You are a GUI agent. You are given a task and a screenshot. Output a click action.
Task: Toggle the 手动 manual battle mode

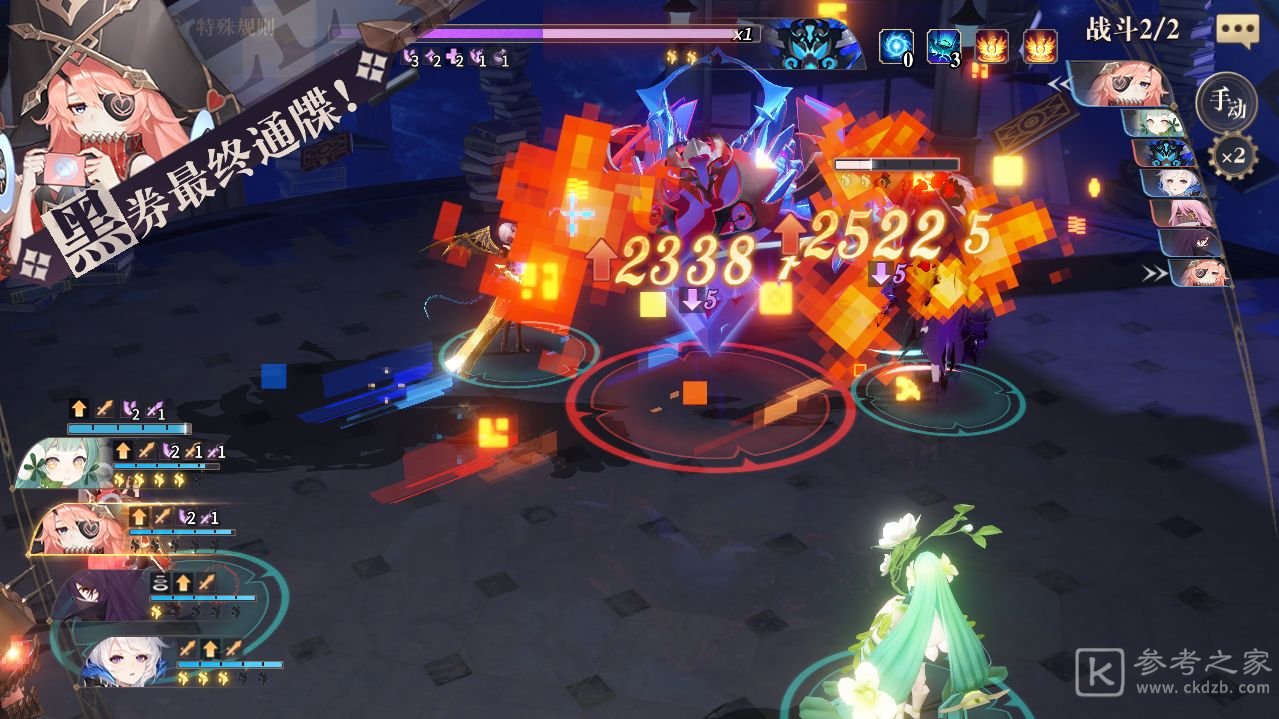coord(1225,103)
